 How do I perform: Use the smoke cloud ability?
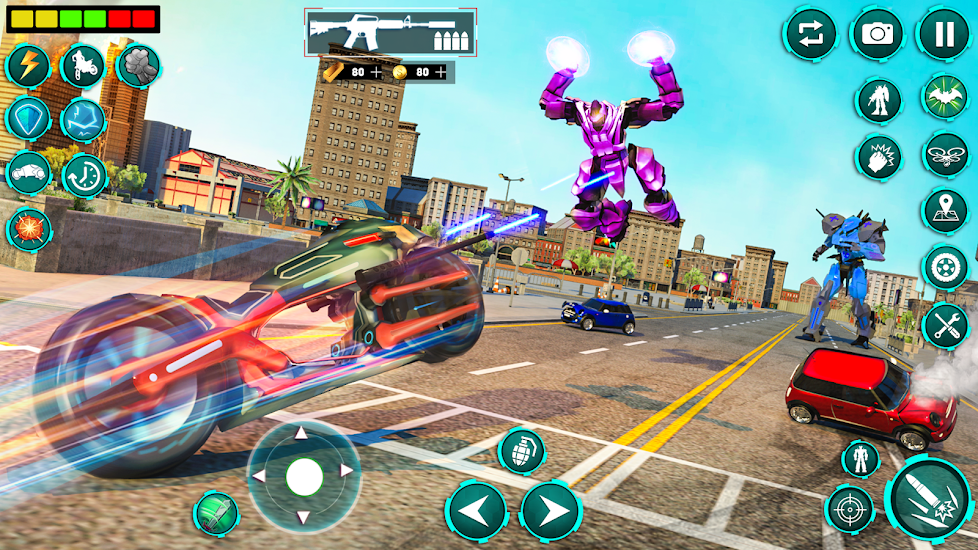138,67
